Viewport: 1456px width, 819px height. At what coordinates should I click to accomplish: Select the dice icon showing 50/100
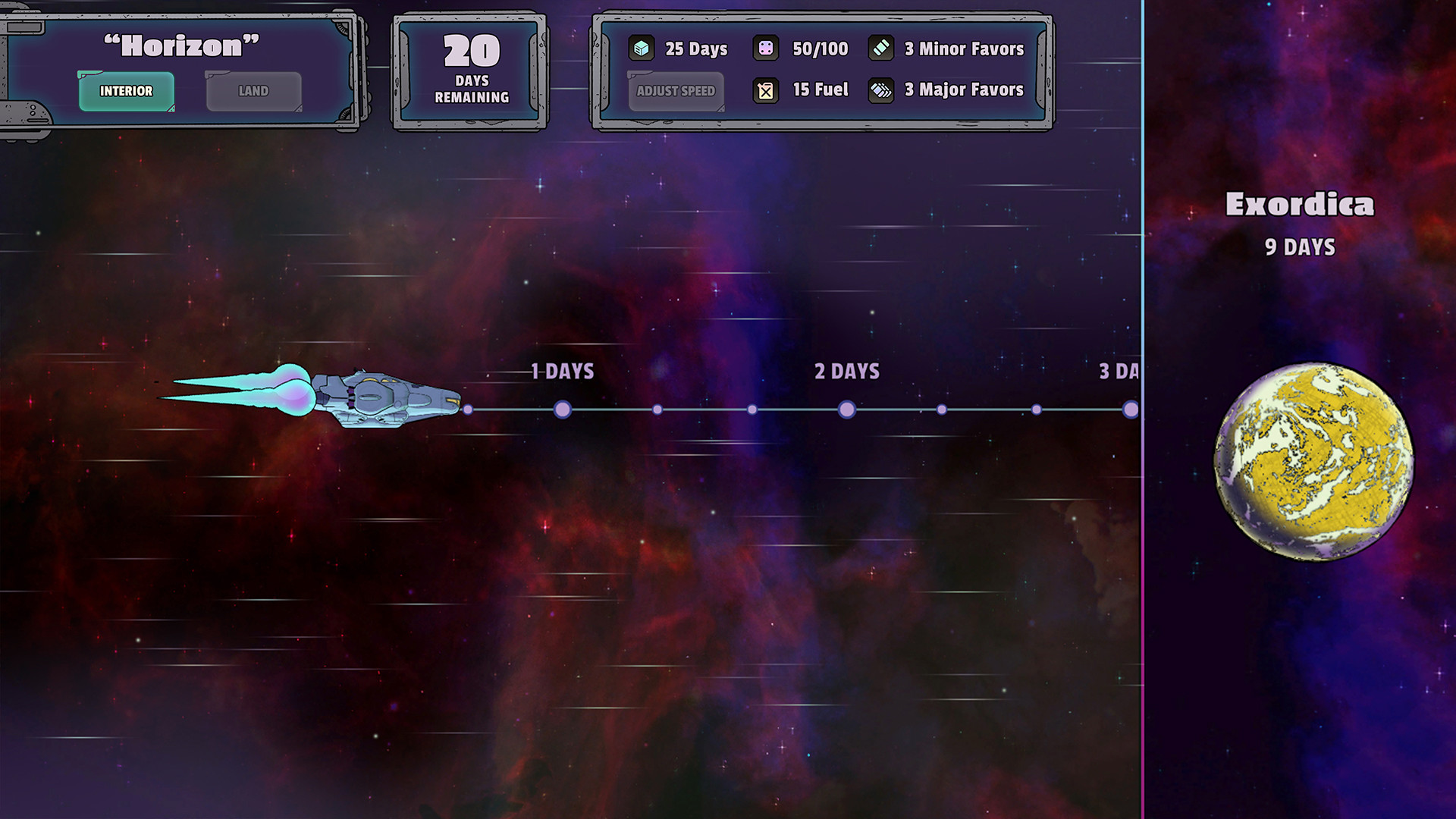coord(766,49)
